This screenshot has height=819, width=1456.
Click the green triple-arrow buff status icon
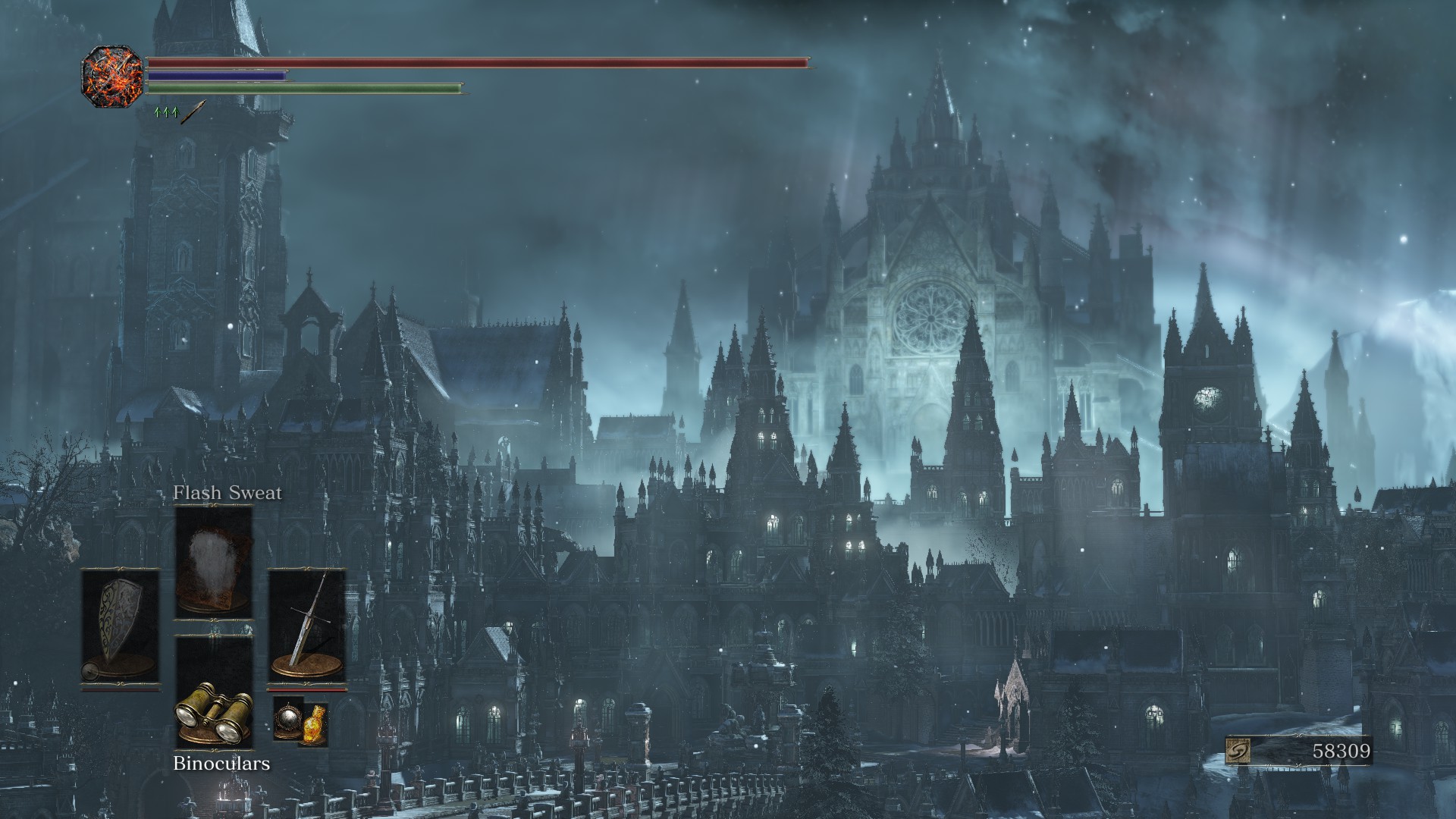[165, 112]
